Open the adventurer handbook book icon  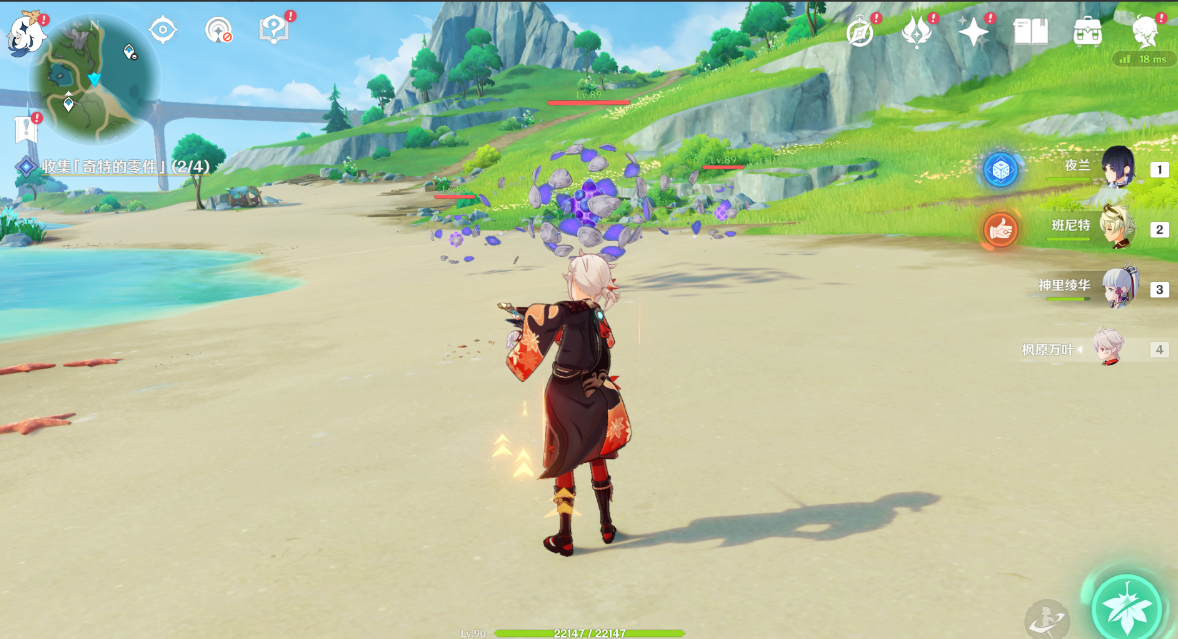coord(1030,32)
